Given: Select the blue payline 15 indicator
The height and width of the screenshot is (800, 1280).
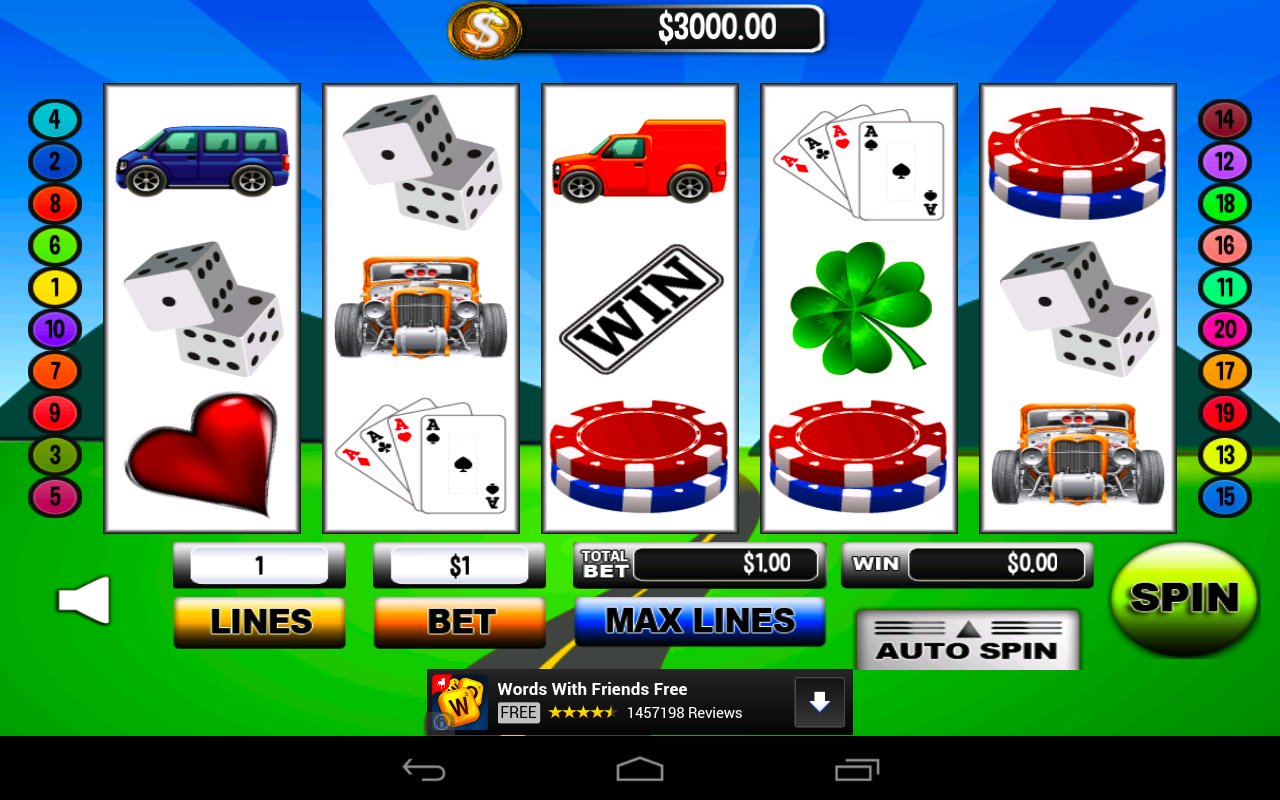Looking at the screenshot, I should (x=1225, y=497).
